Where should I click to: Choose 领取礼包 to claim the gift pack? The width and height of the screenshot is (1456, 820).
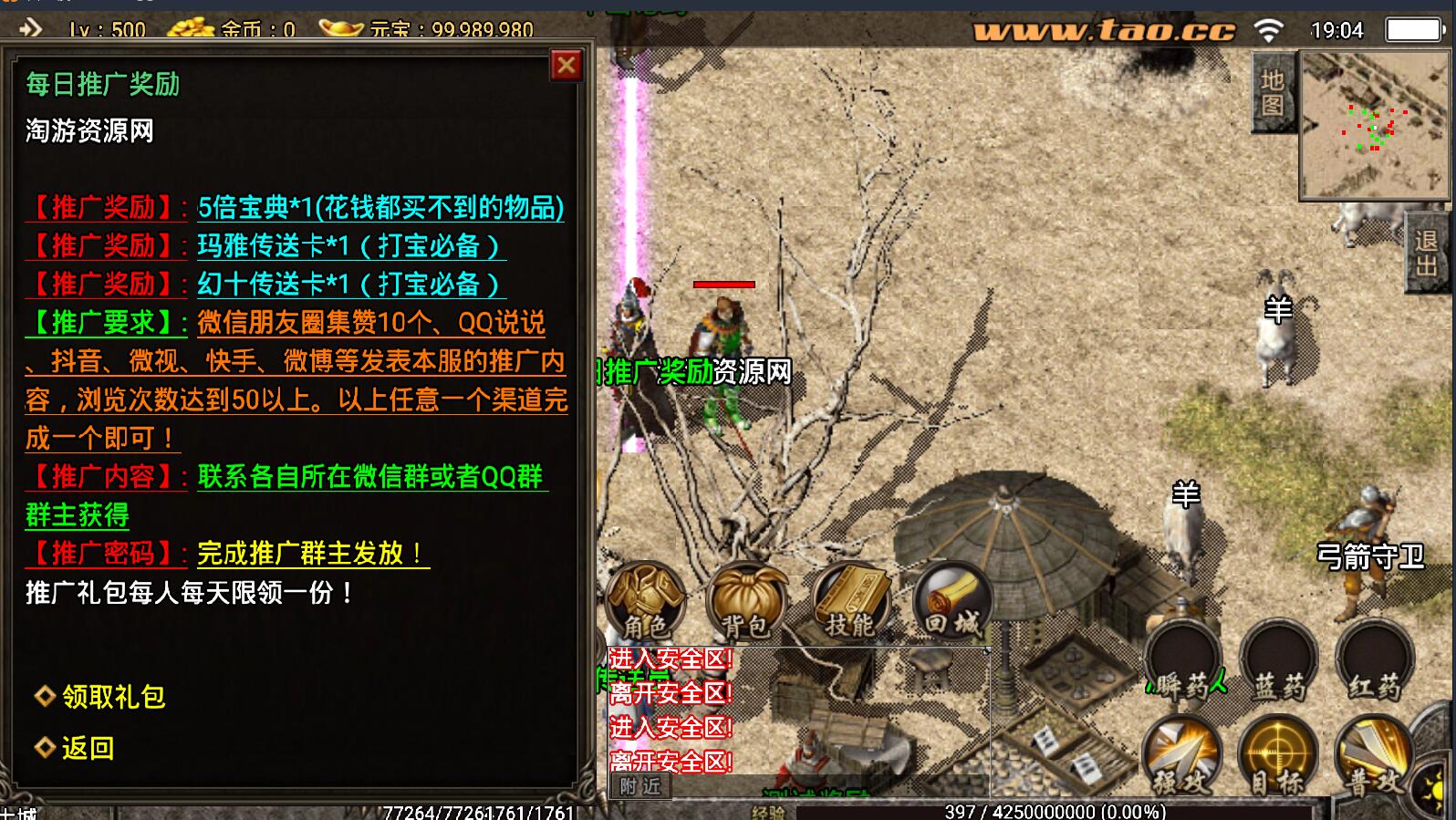[112, 697]
